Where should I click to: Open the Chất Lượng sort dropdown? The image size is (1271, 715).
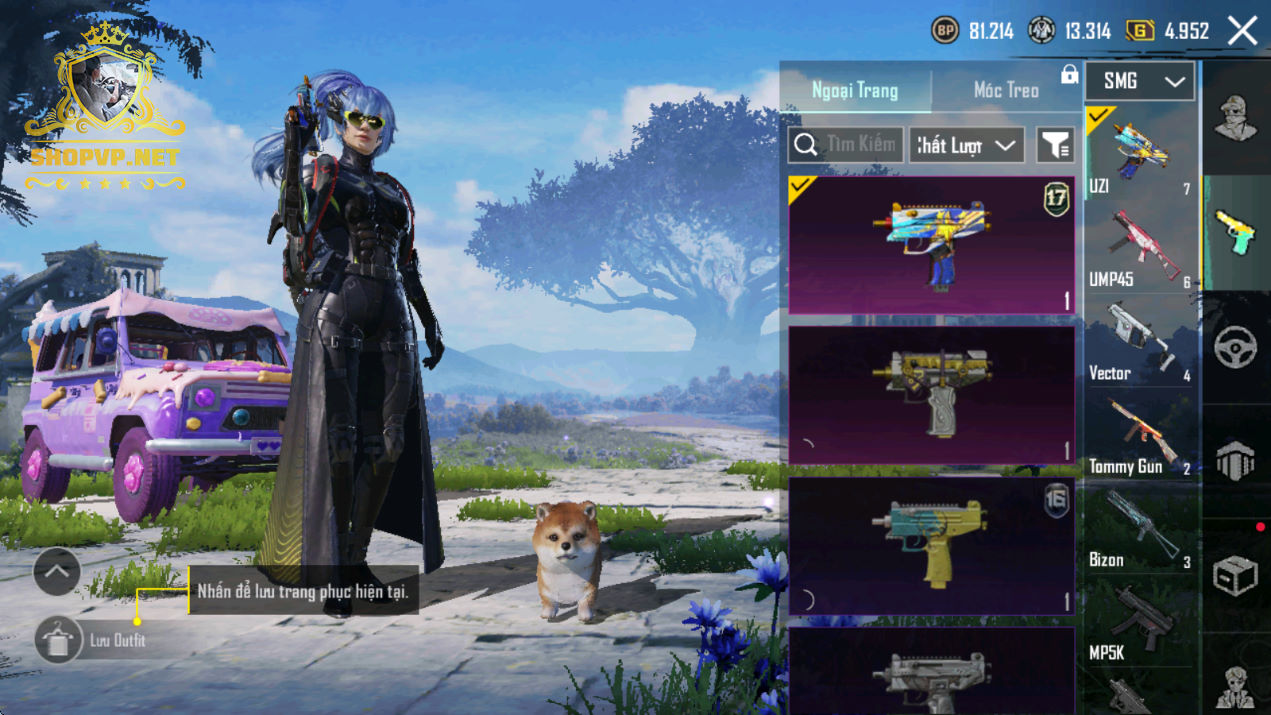pos(966,145)
